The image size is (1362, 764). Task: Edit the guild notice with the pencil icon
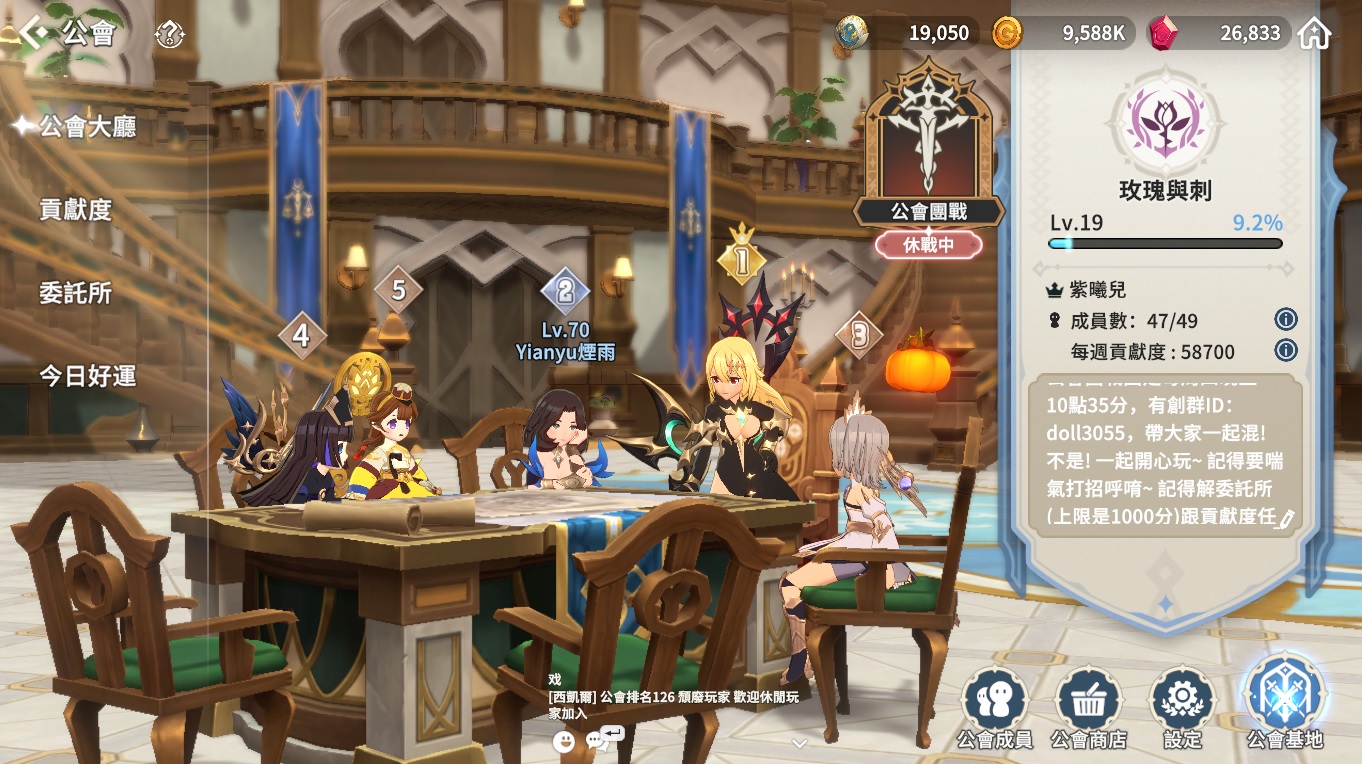tap(1286, 518)
